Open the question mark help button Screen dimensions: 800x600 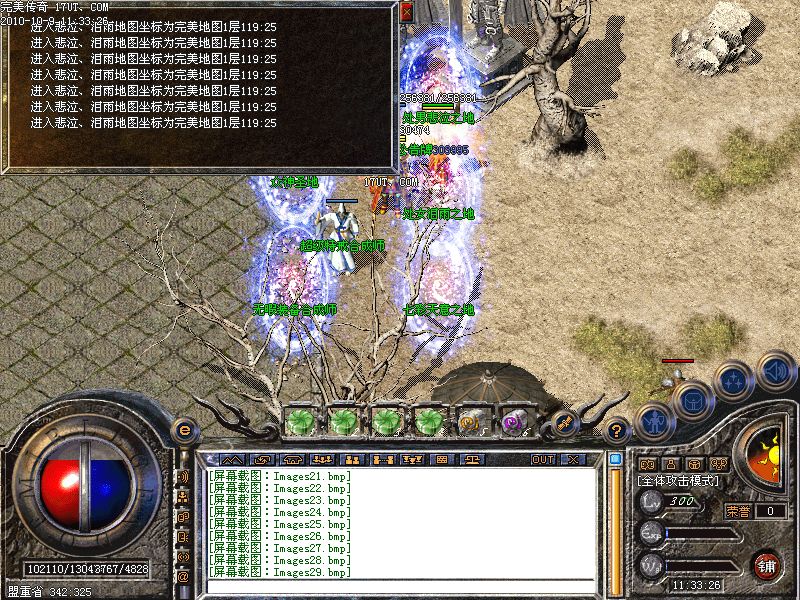[618, 430]
